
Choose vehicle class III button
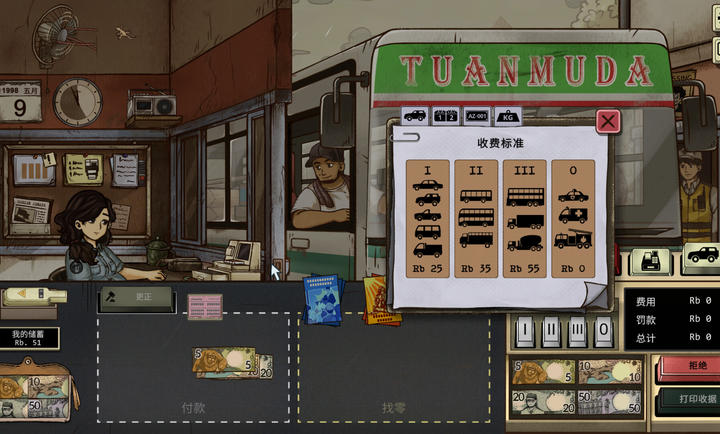(577, 331)
